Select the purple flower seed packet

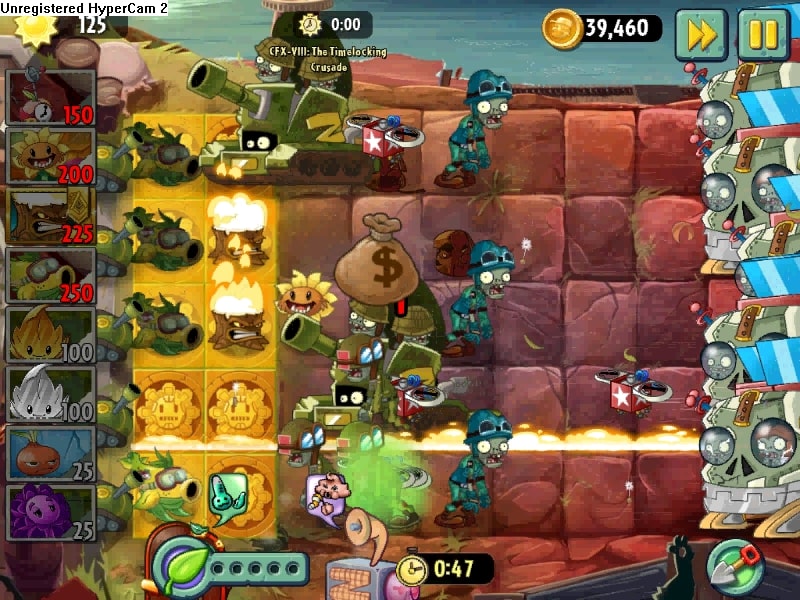pyautogui.click(x=52, y=512)
